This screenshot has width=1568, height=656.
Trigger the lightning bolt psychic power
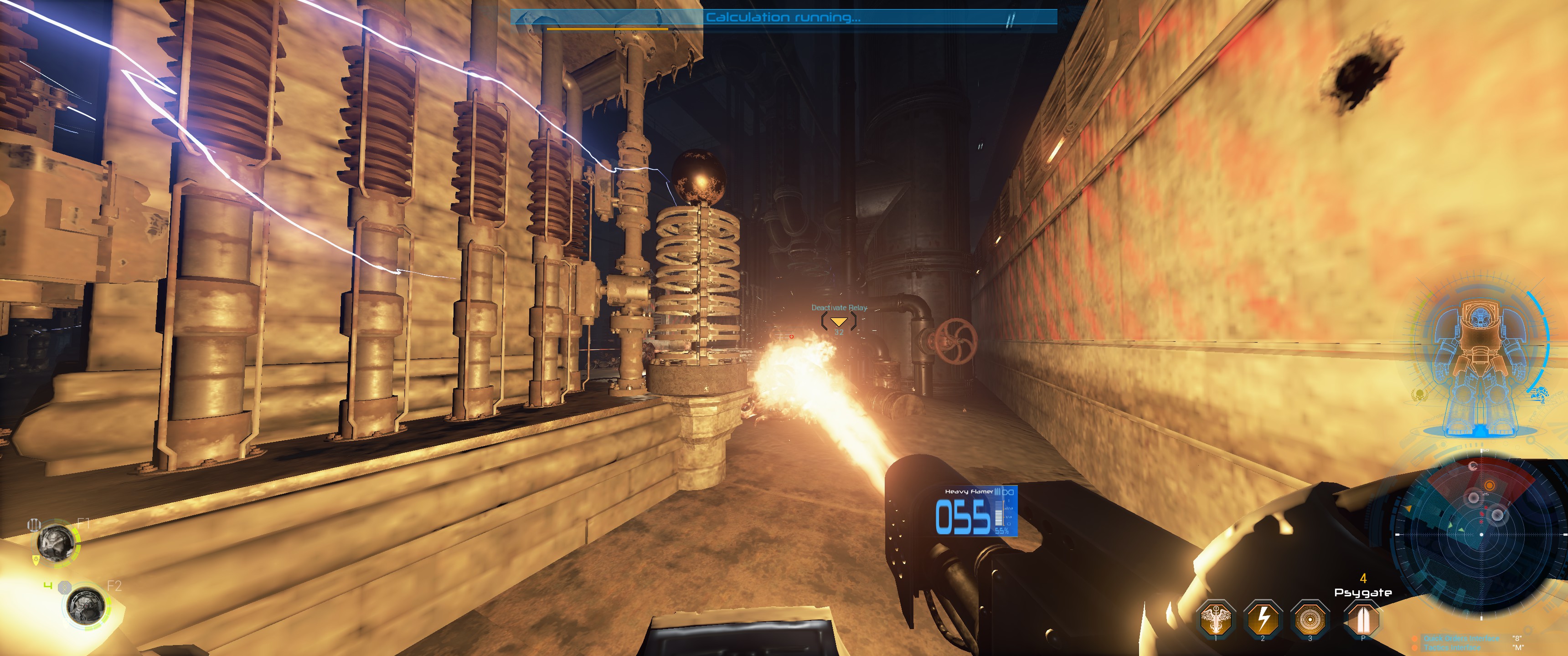[1263, 618]
